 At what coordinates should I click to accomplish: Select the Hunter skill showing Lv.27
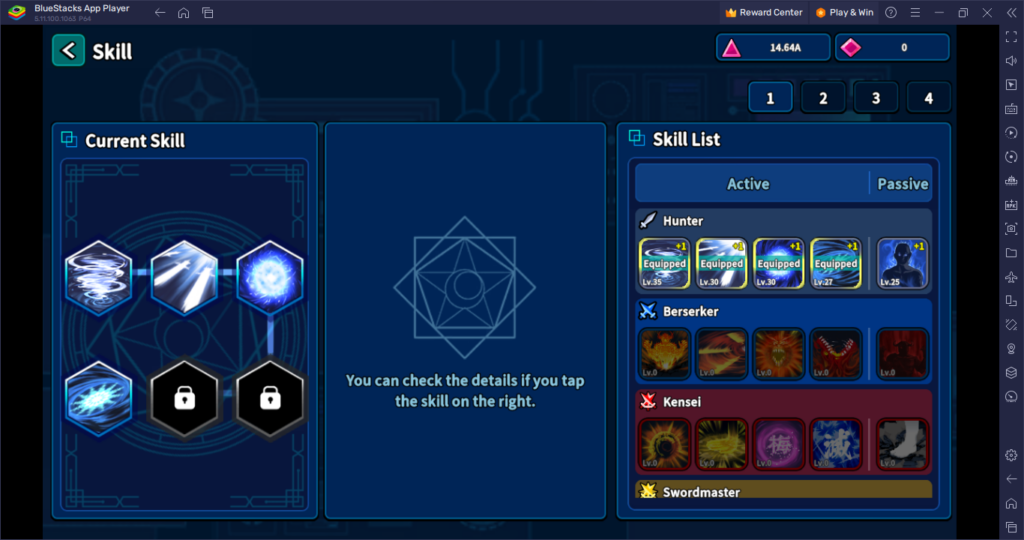click(x=835, y=264)
